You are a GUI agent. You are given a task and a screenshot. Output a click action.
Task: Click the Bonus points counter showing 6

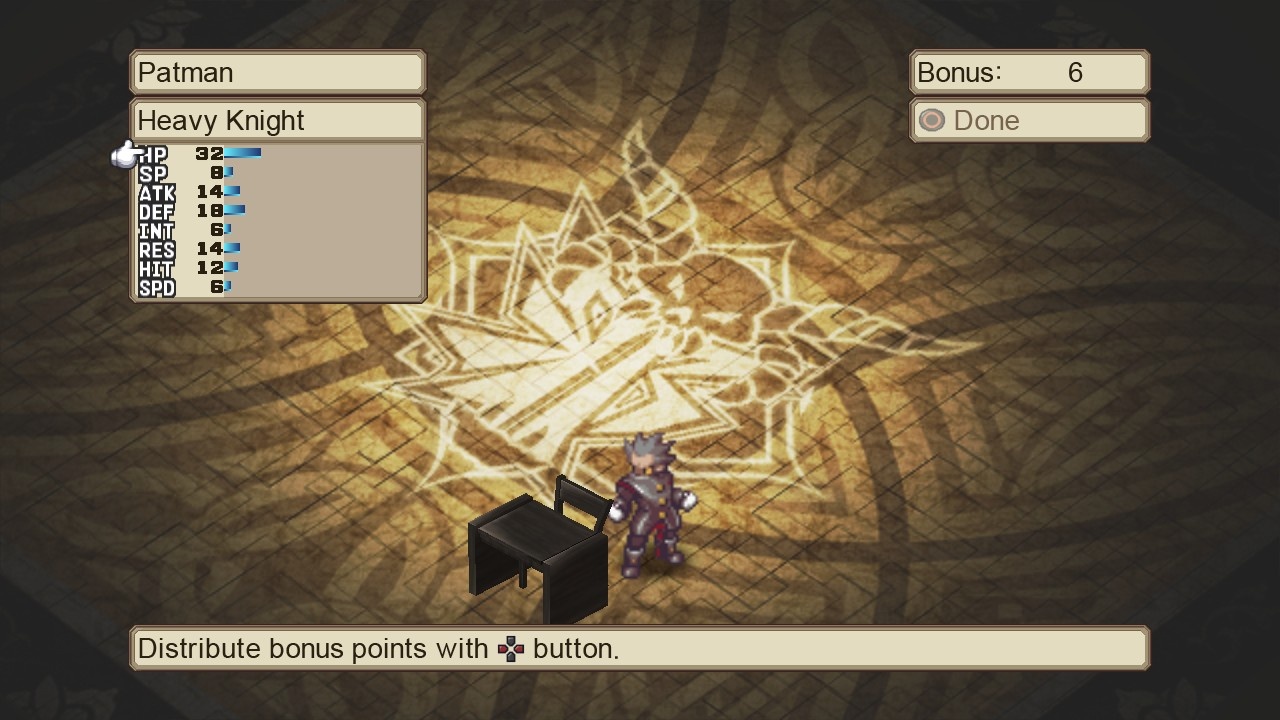tap(1028, 71)
